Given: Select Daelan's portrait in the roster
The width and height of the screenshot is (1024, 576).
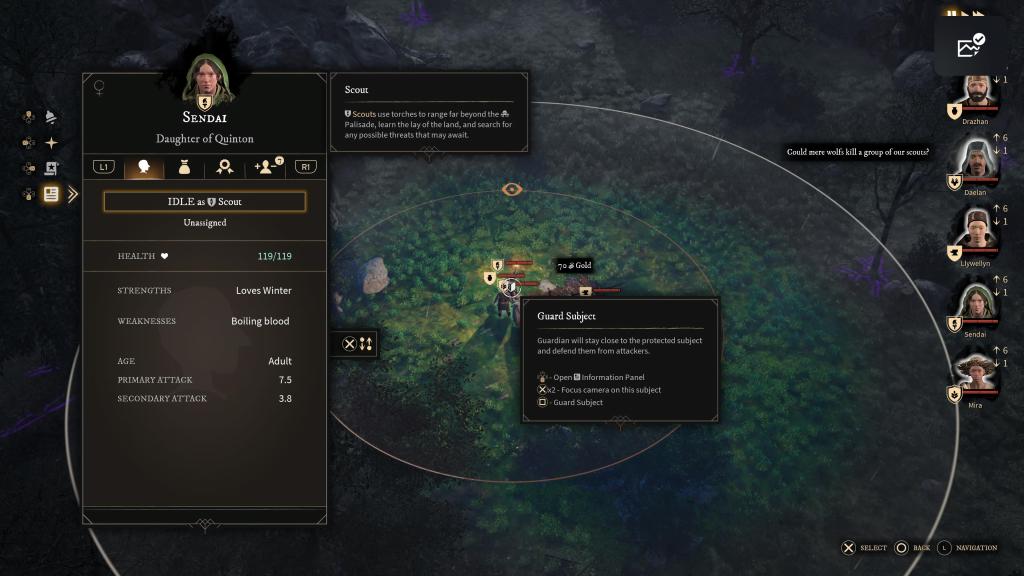Looking at the screenshot, I should (x=976, y=158).
